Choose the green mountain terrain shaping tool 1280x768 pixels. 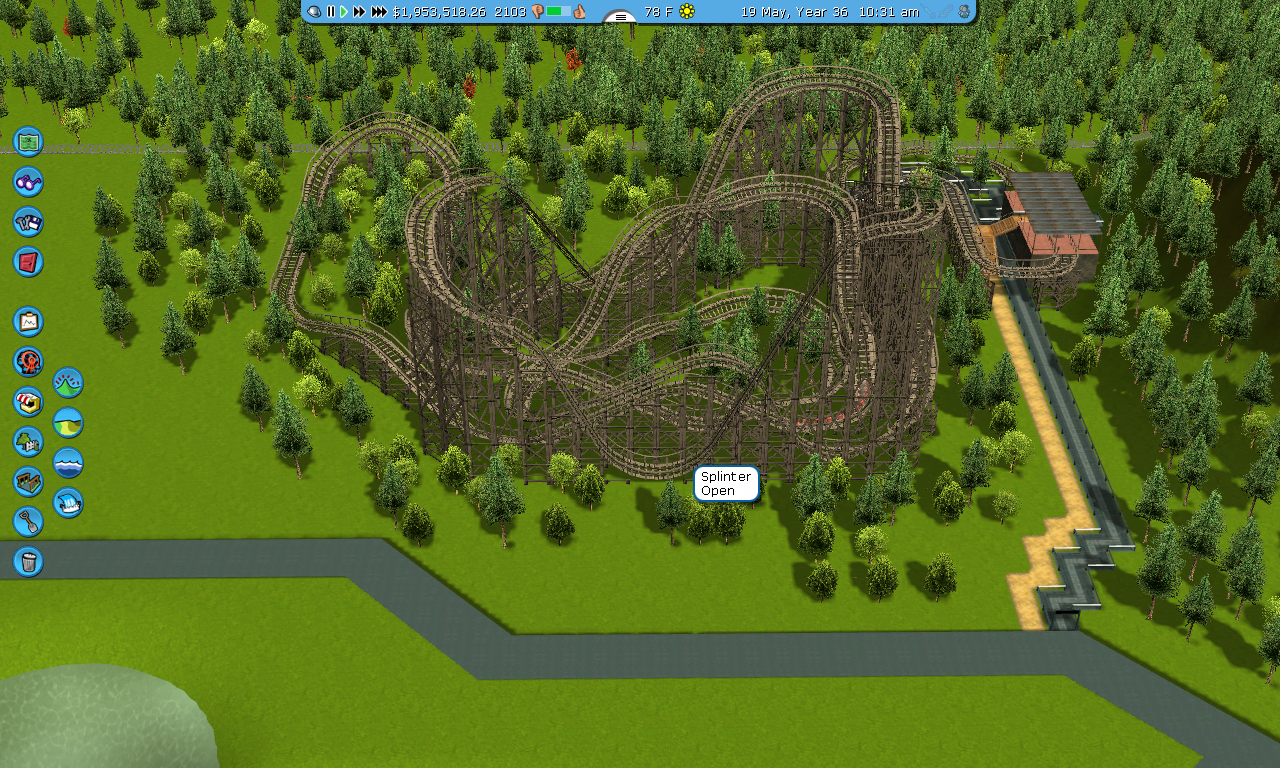click(68, 382)
